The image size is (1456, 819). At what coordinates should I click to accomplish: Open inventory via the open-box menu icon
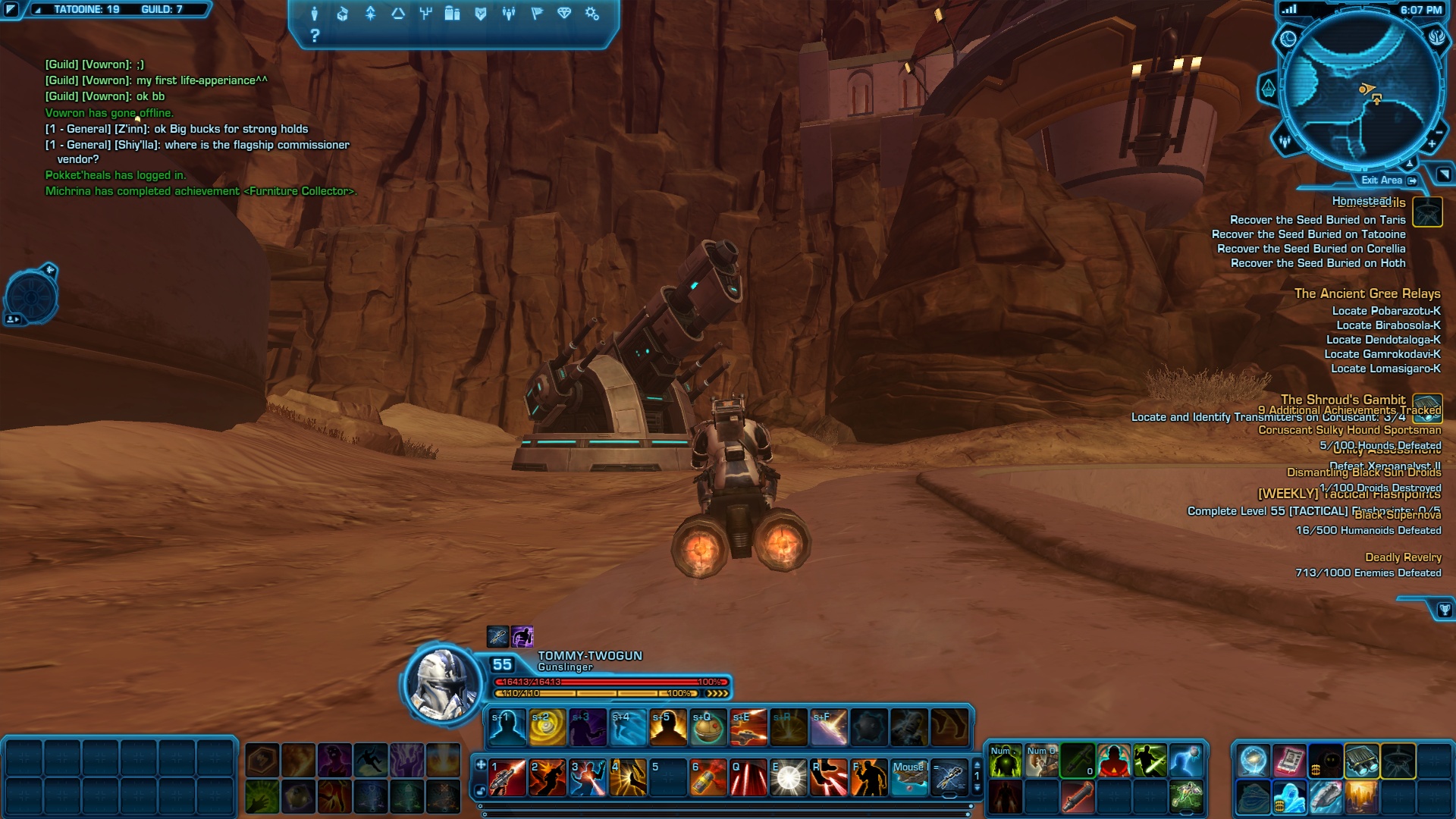[x=342, y=14]
